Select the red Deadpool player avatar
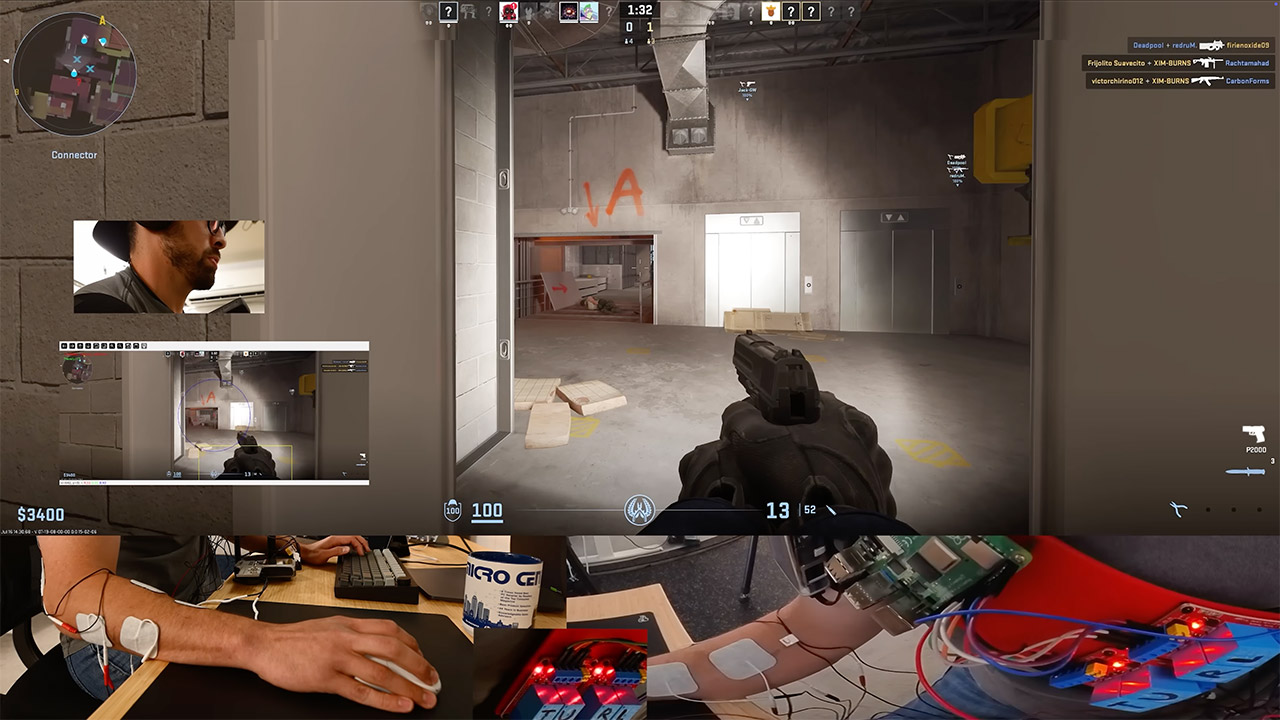The image size is (1280, 720). tap(508, 12)
